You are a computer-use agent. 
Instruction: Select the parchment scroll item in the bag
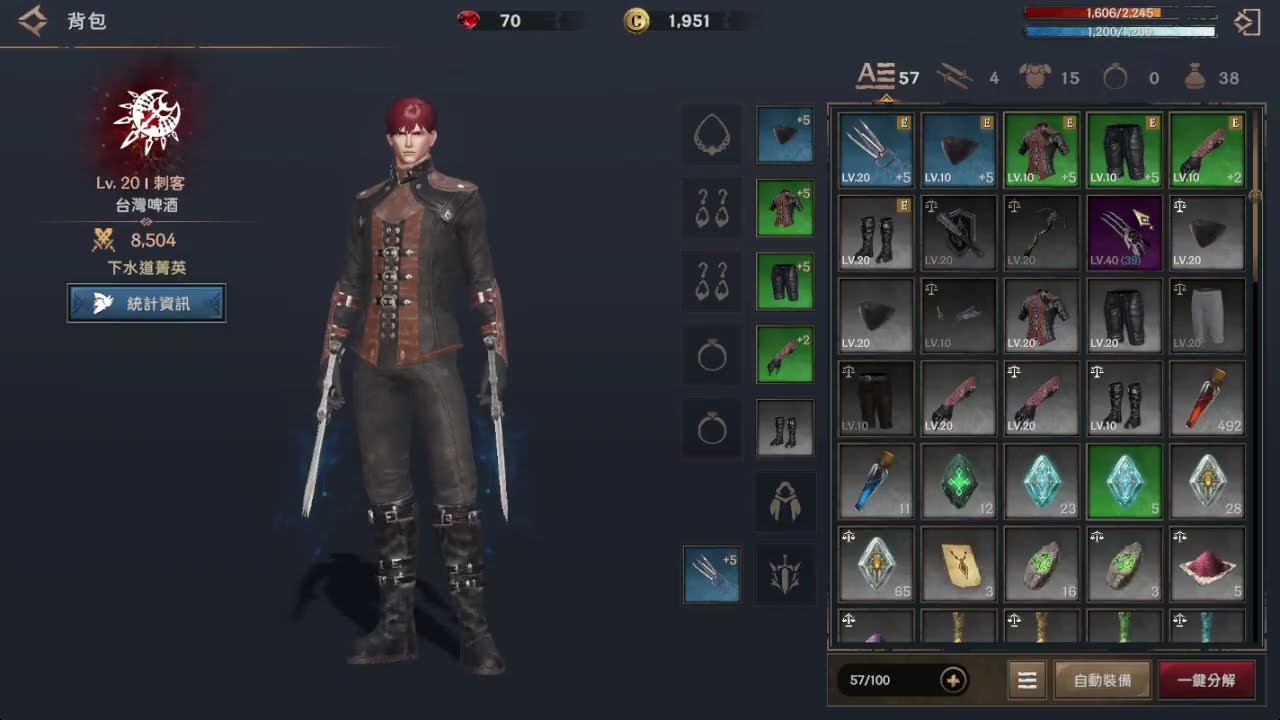pos(959,564)
